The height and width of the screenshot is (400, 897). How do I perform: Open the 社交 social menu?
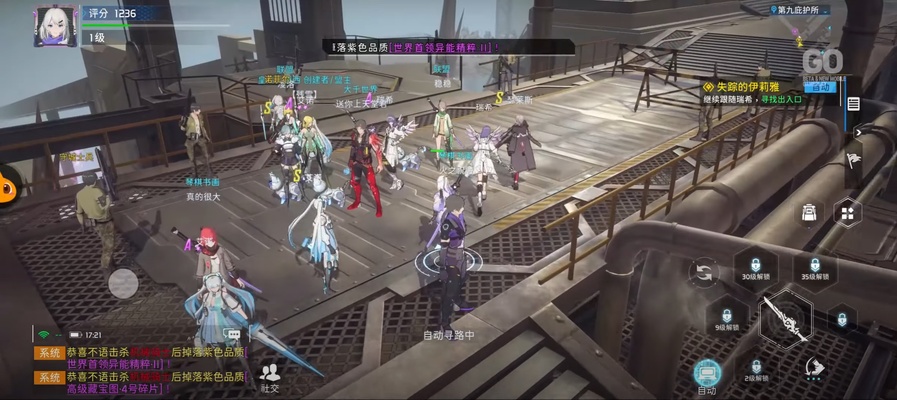(x=270, y=377)
